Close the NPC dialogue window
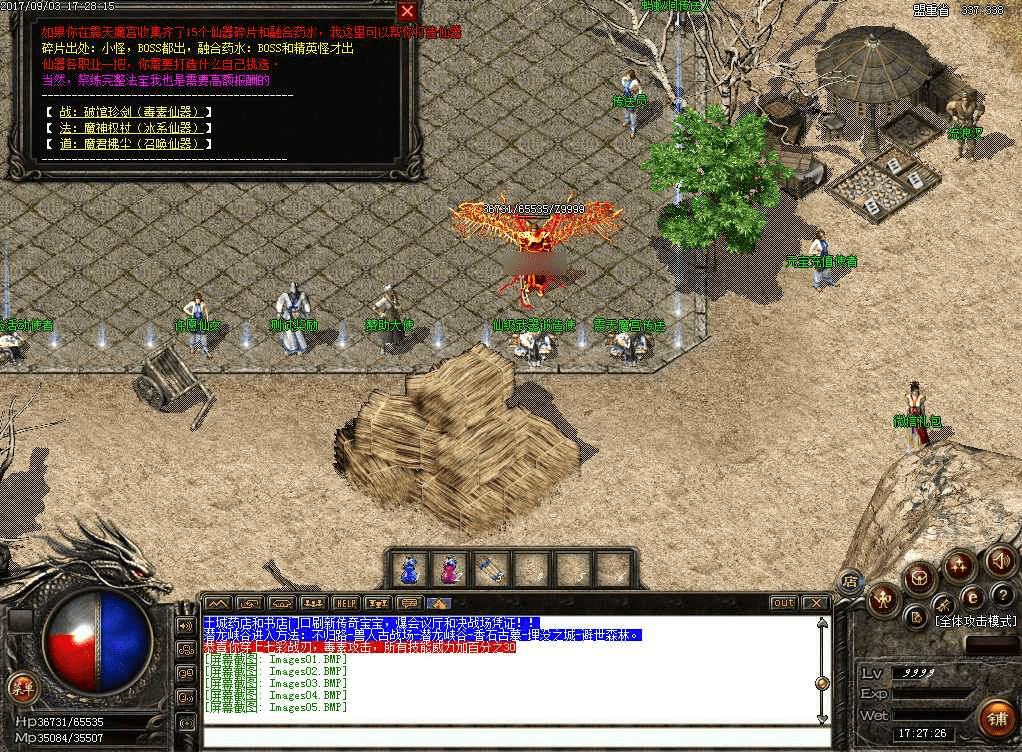The width and height of the screenshot is (1022, 752). pyautogui.click(x=407, y=12)
